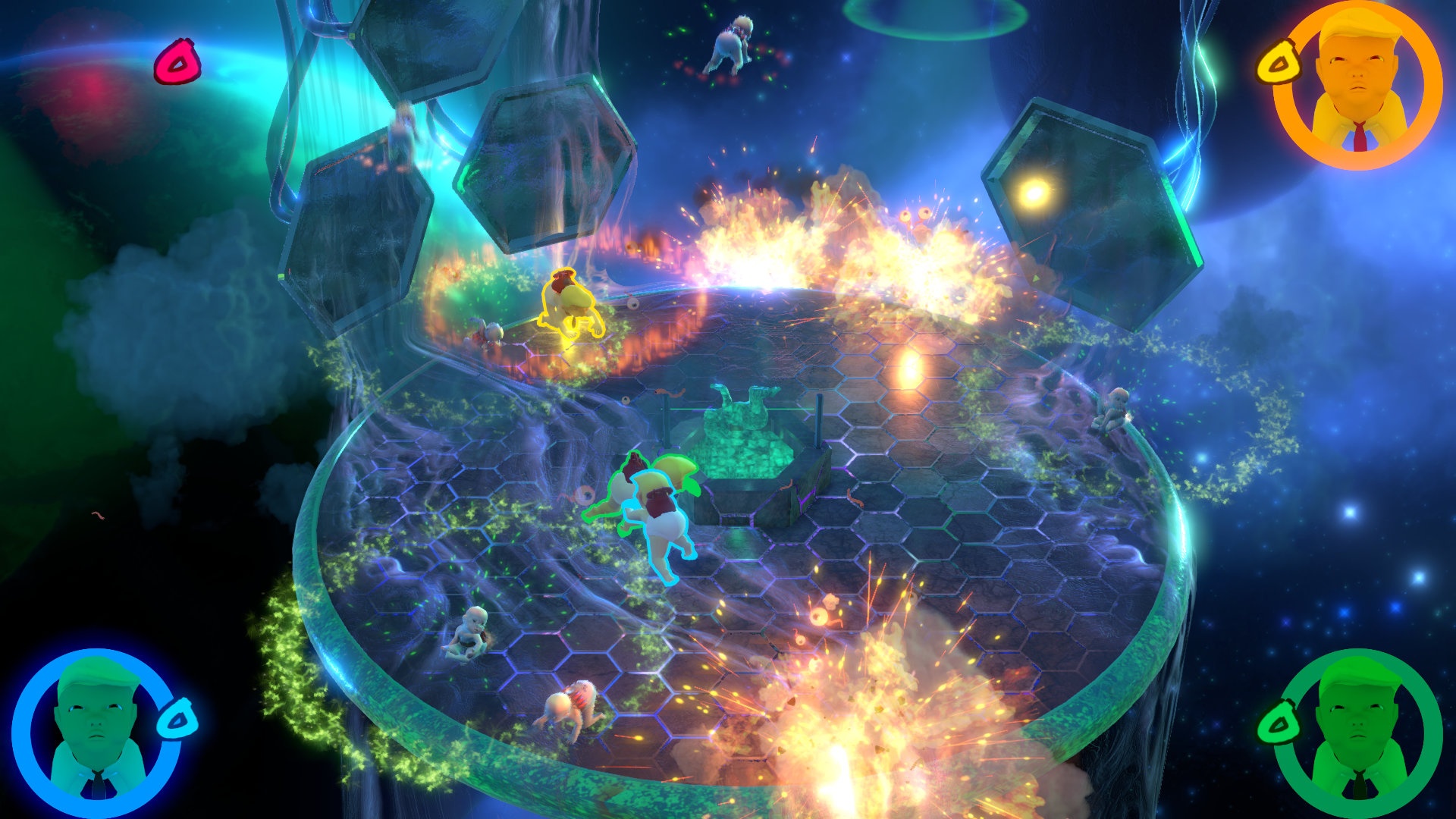This screenshot has height=819, width=1456.
Task: Select the orange player portrait
Action: click(1357, 85)
